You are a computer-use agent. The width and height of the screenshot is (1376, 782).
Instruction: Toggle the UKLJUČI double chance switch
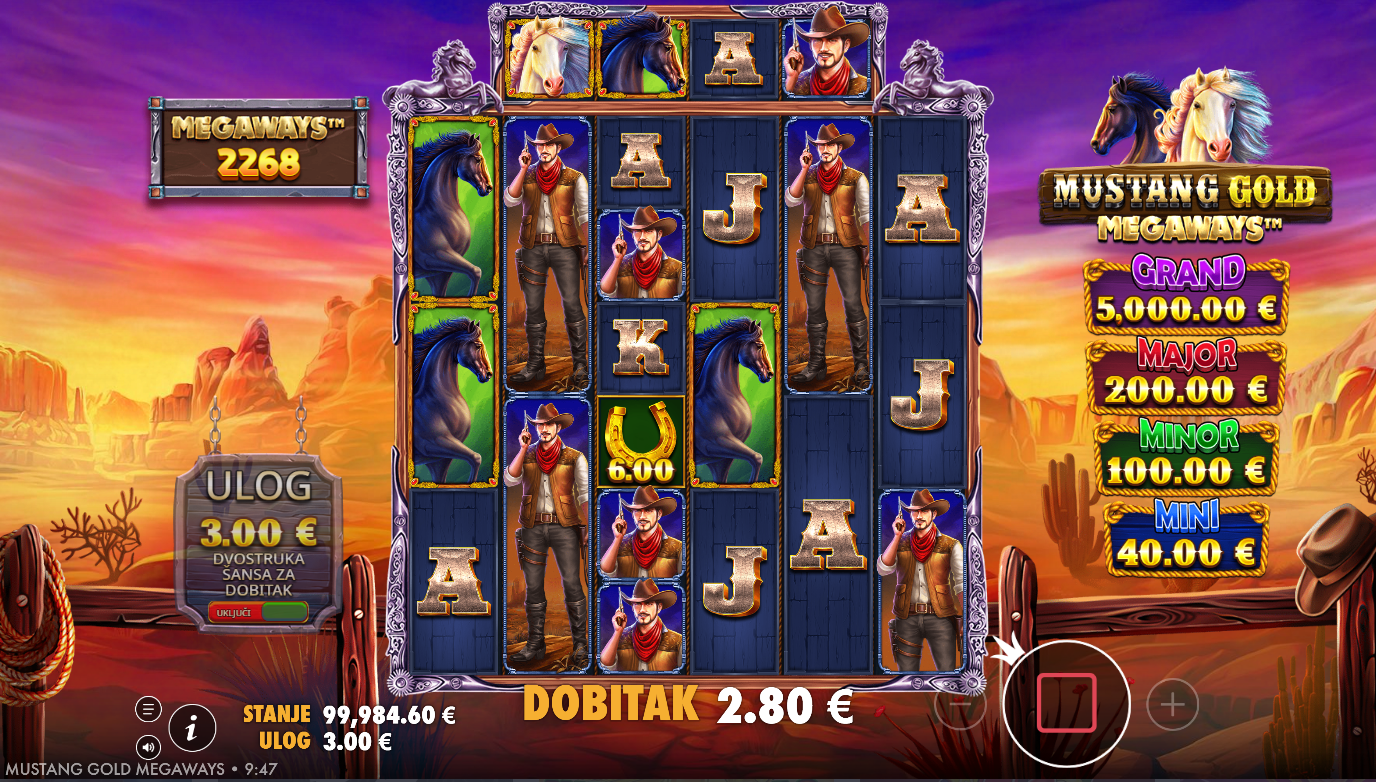pyautogui.click(x=258, y=612)
